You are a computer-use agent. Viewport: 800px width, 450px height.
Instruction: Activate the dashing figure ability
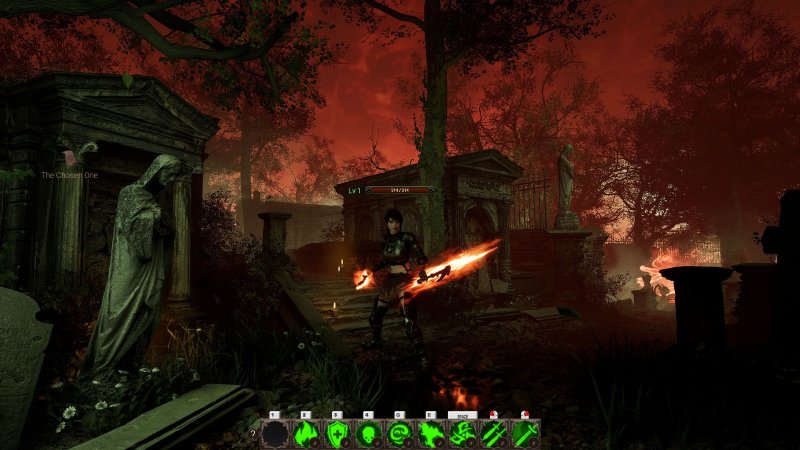pyautogui.click(x=462, y=433)
